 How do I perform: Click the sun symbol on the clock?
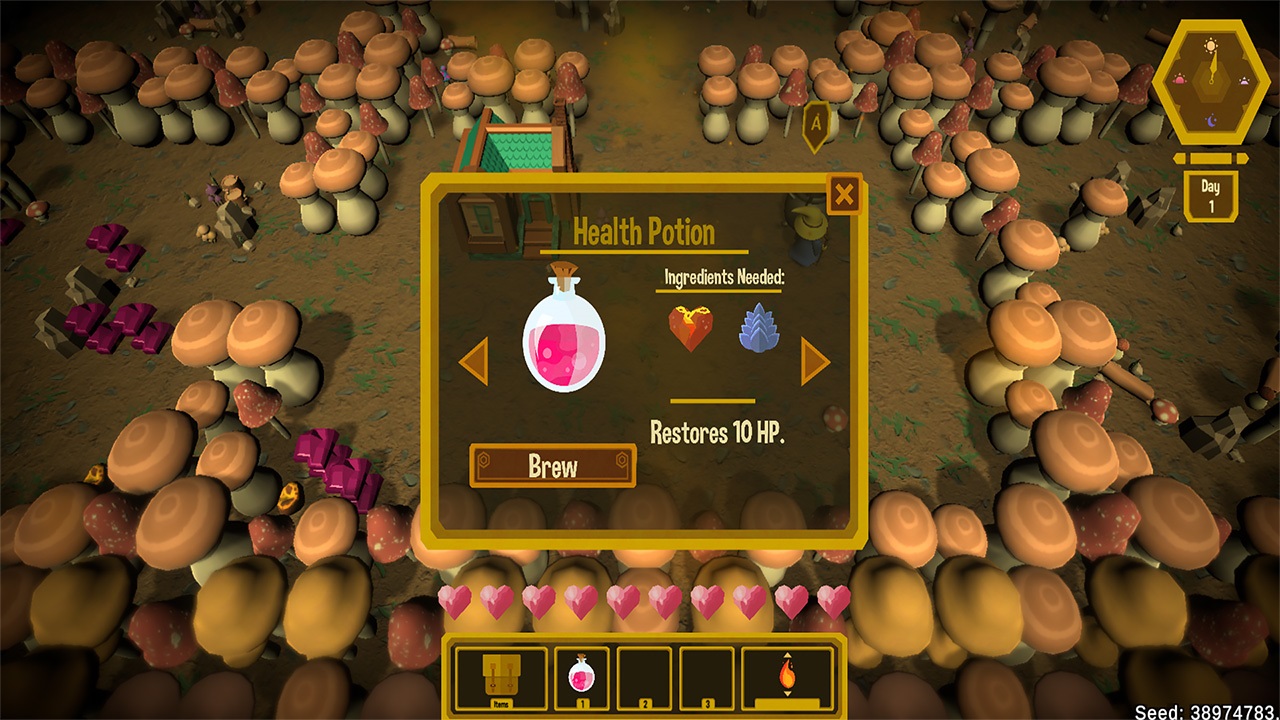click(x=1211, y=45)
